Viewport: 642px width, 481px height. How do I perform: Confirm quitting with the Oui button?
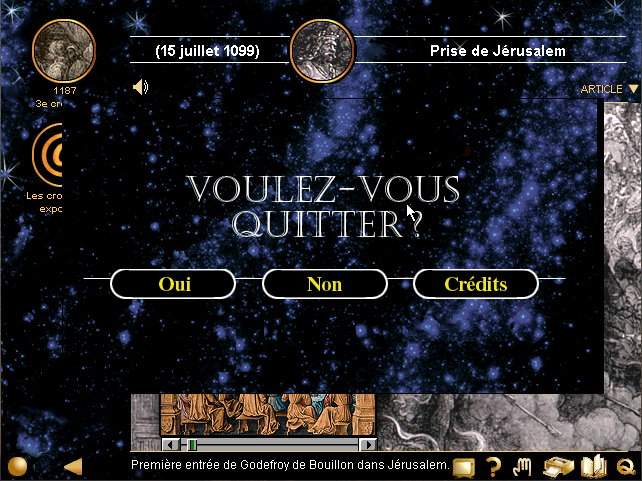[175, 284]
